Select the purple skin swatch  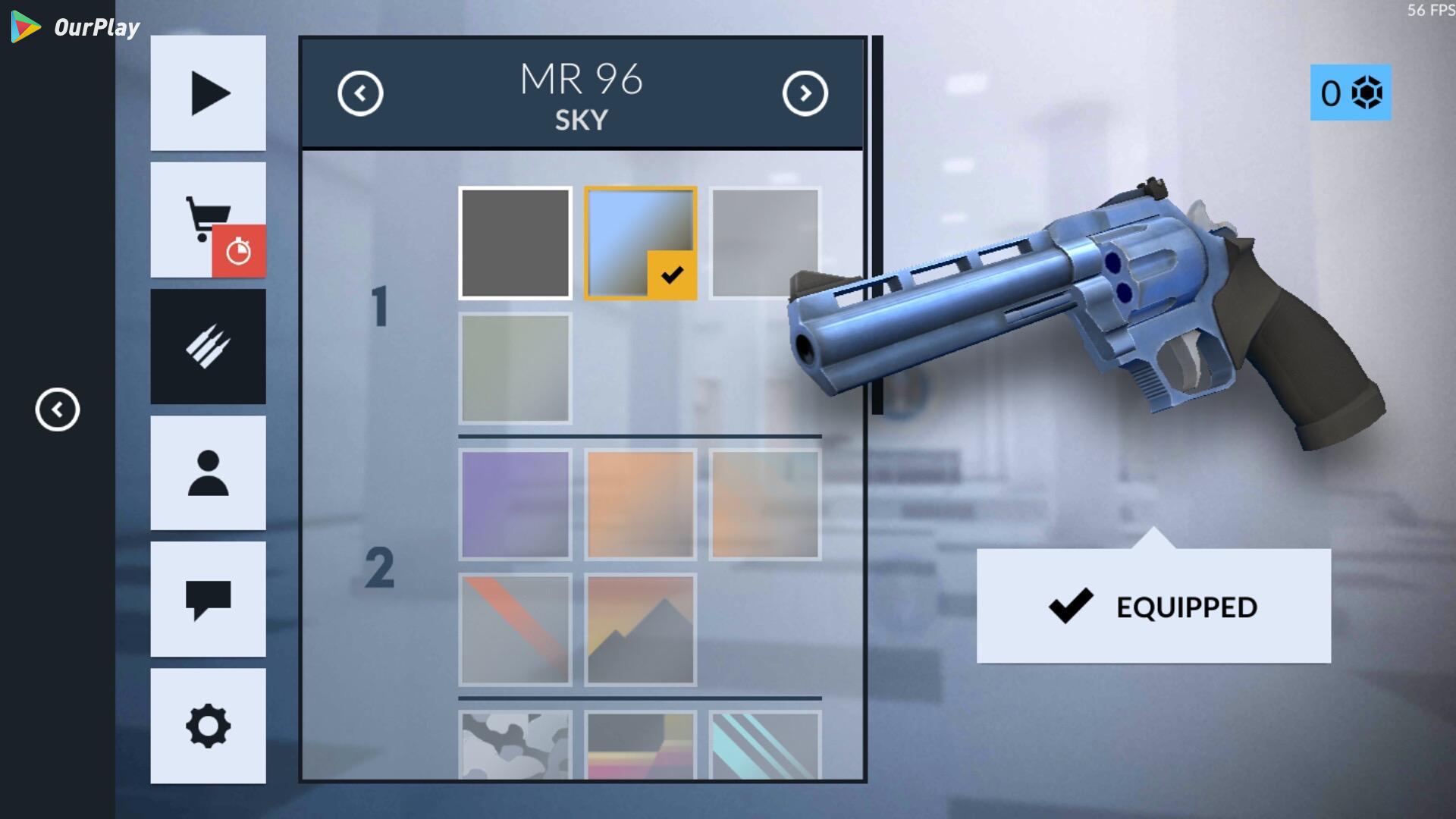(515, 504)
